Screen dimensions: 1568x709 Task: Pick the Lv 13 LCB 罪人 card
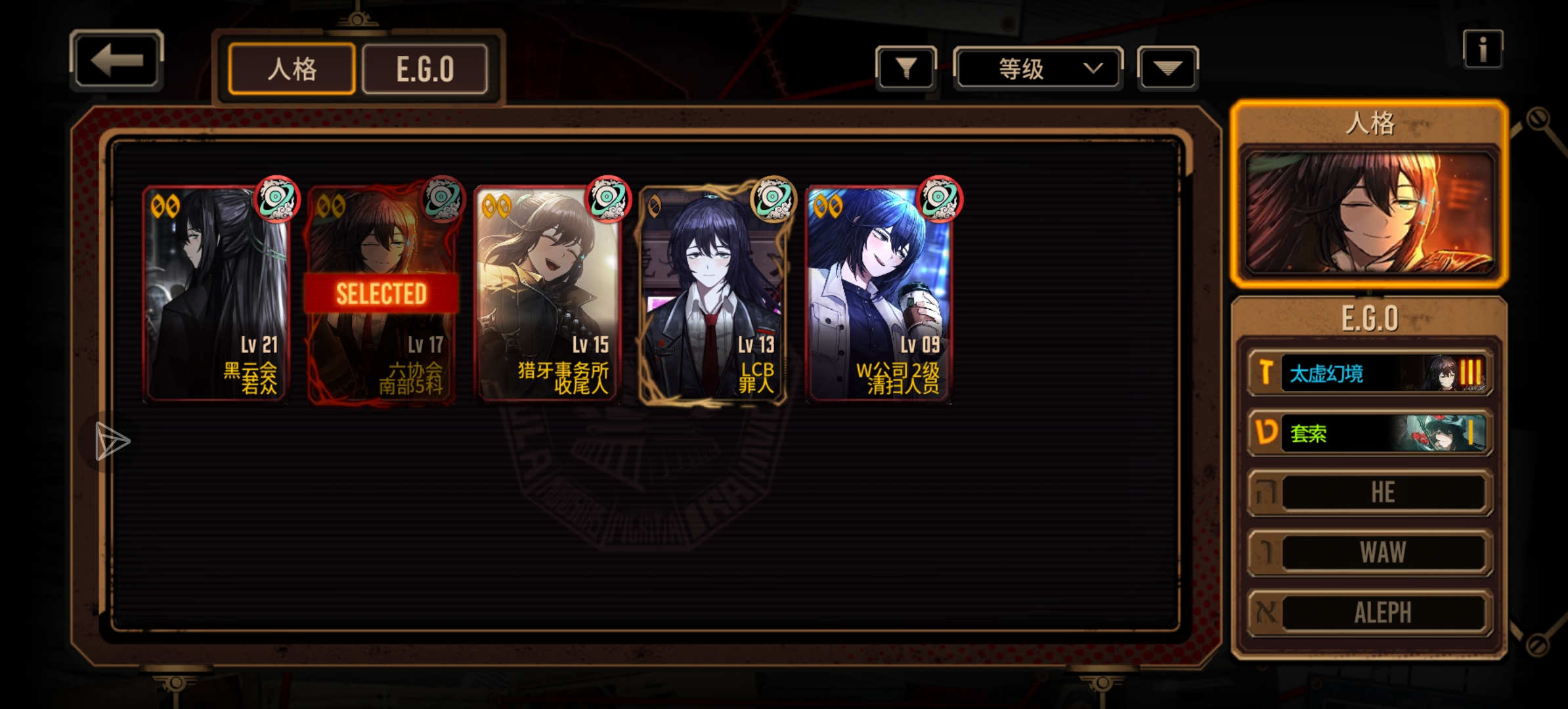pos(713,294)
